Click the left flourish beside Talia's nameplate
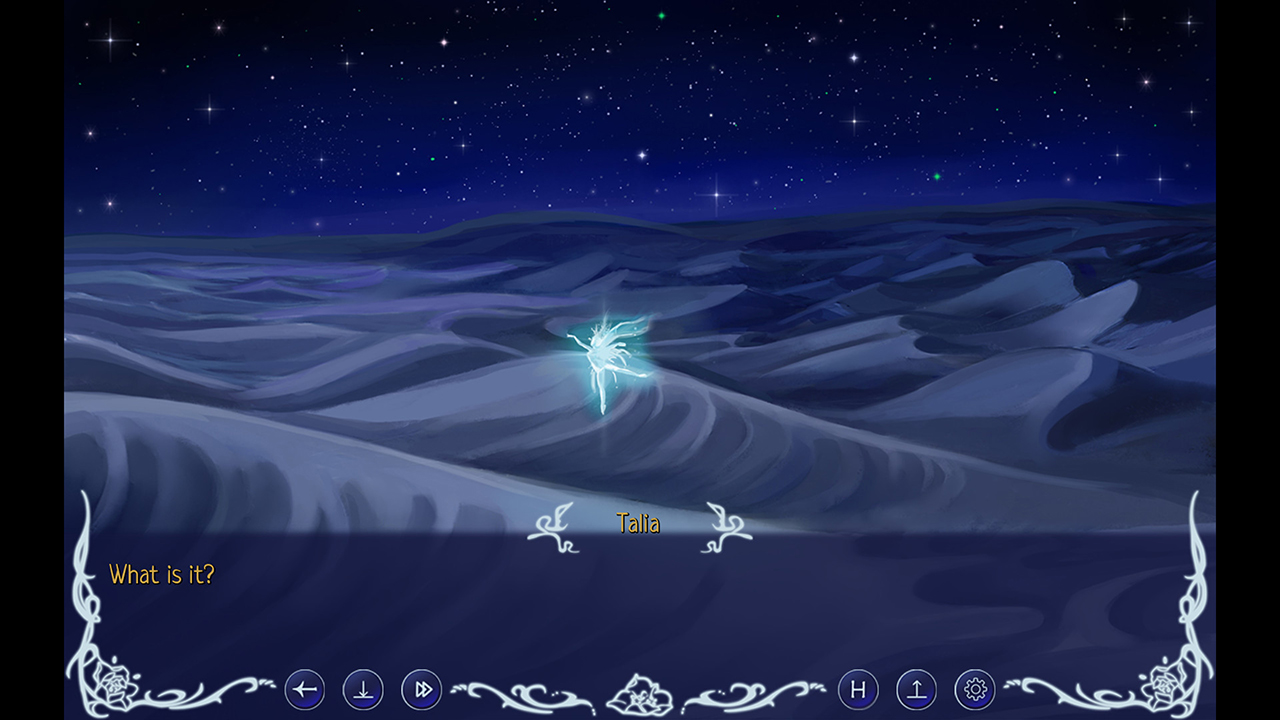 click(555, 527)
